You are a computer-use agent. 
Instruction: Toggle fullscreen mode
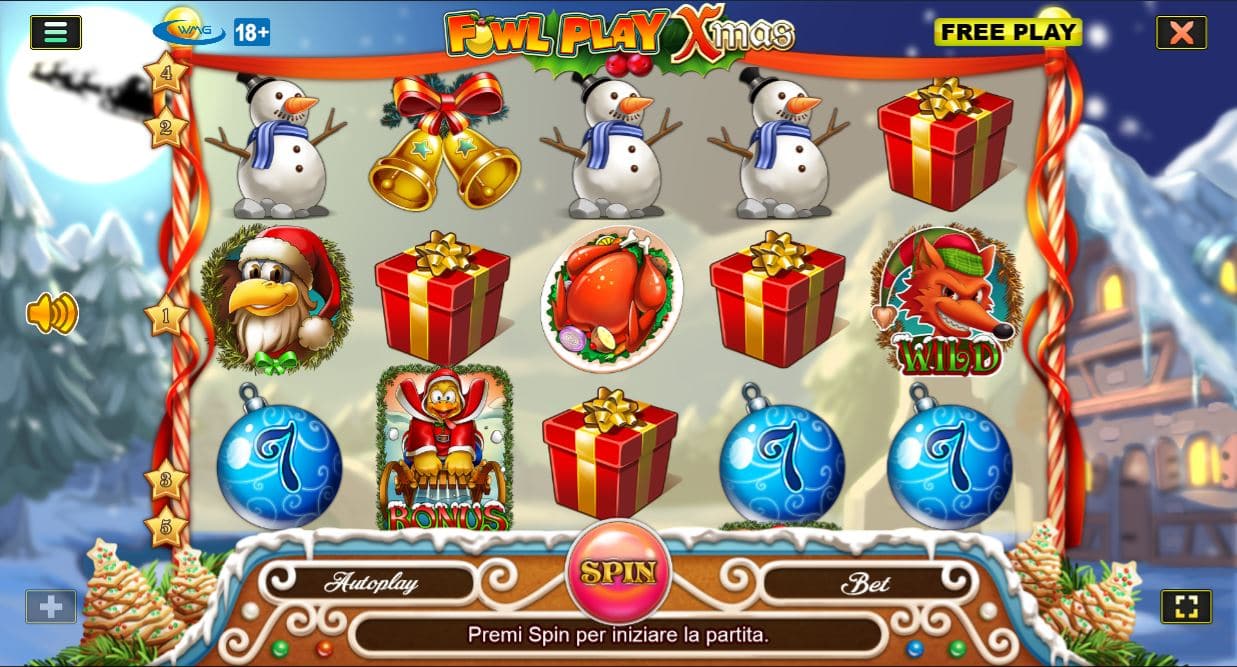tap(1186, 606)
